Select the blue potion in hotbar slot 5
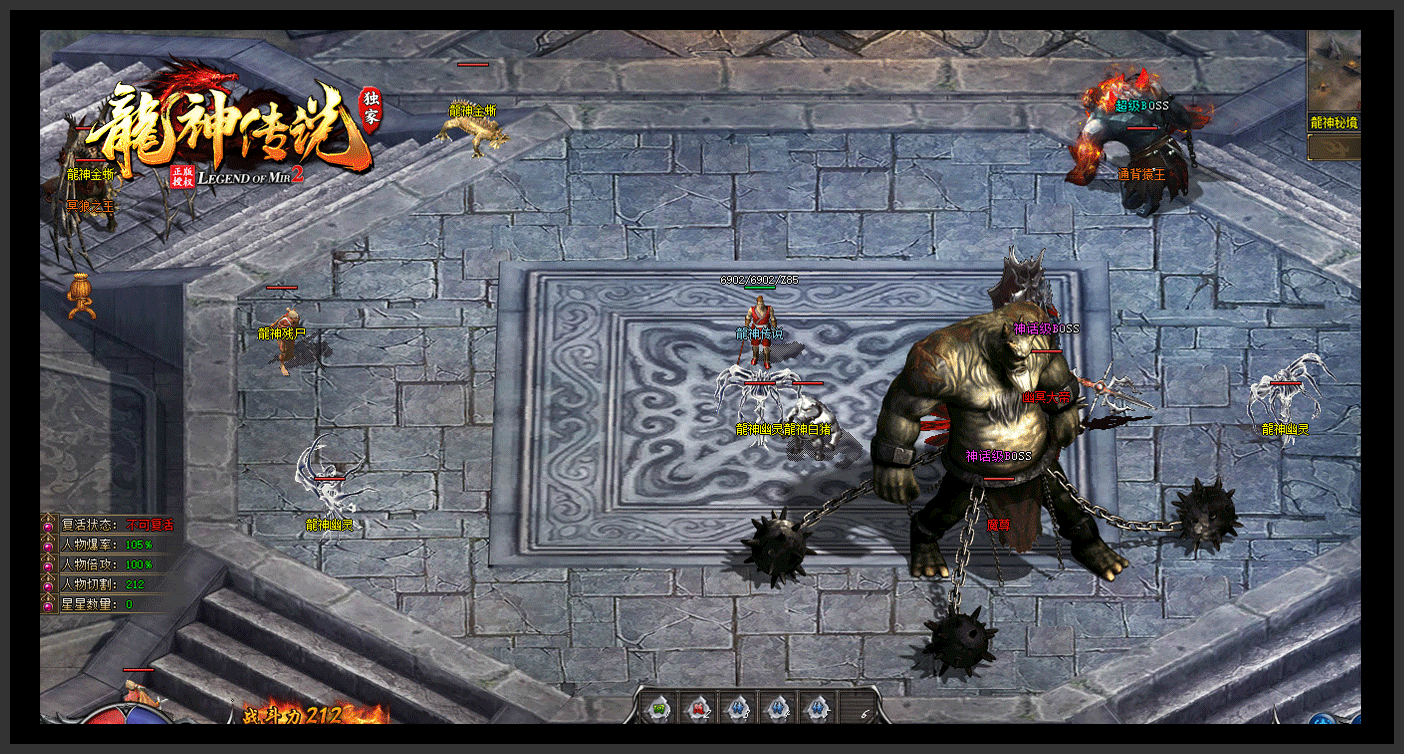1404x754 pixels. 818,708
